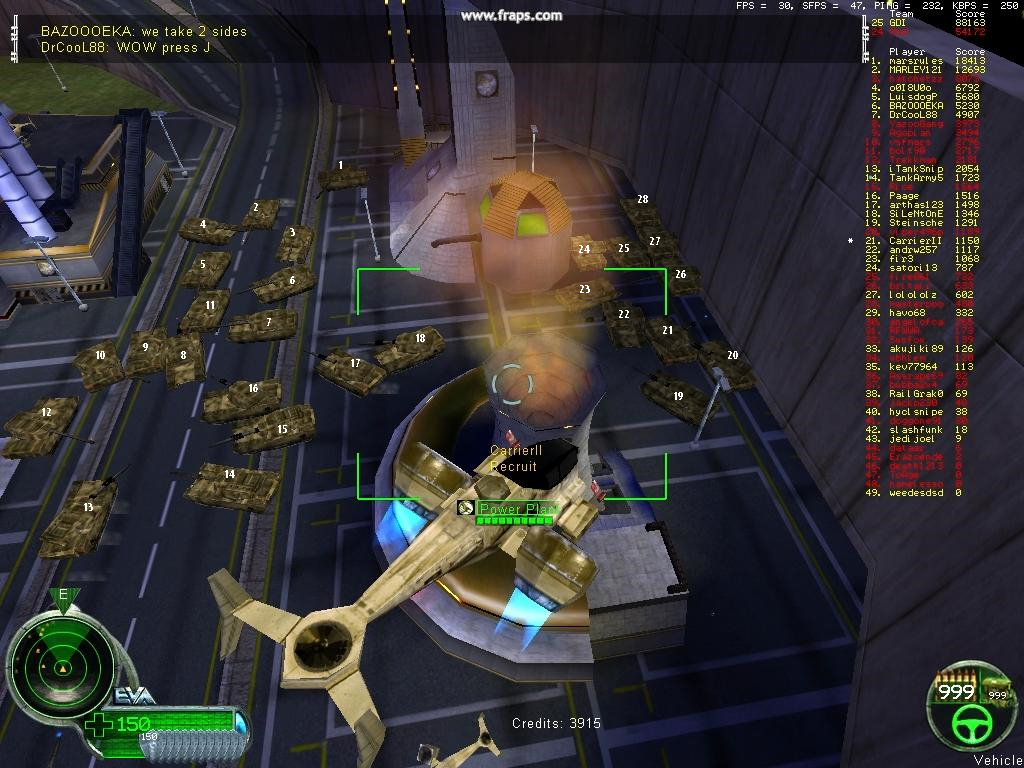Click the DrCooL88 chat line
1024x768 pixels.
pos(124,47)
